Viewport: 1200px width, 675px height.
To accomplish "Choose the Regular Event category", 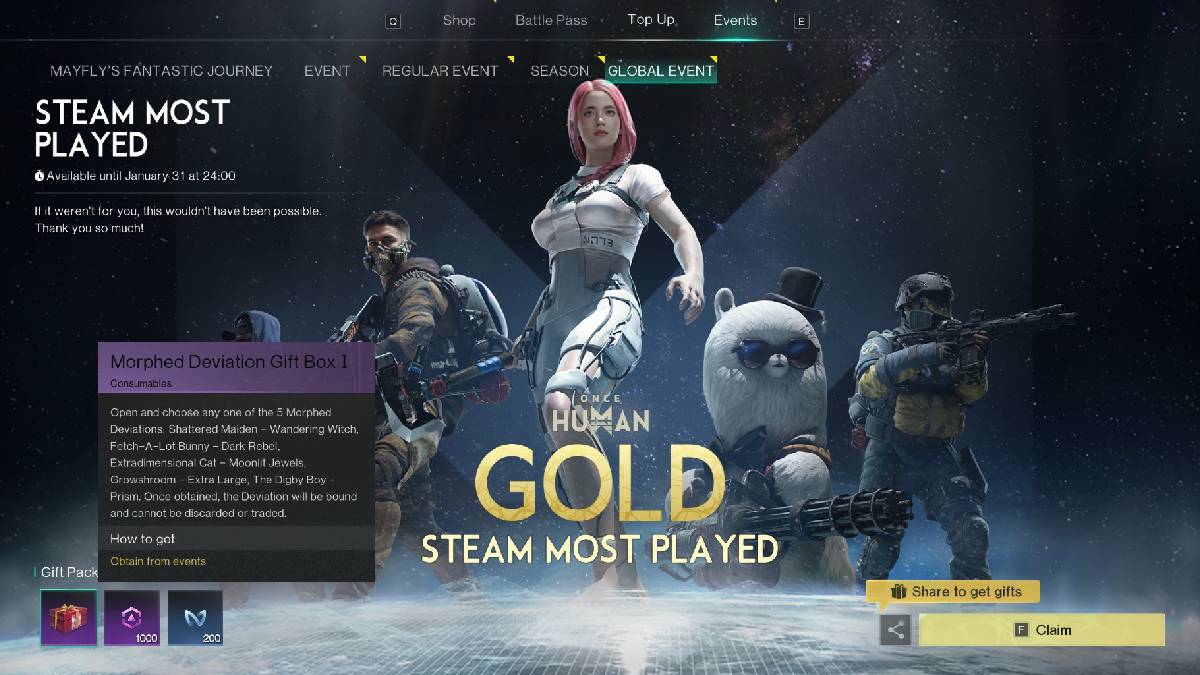I will pyautogui.click(x=439, y=71).
